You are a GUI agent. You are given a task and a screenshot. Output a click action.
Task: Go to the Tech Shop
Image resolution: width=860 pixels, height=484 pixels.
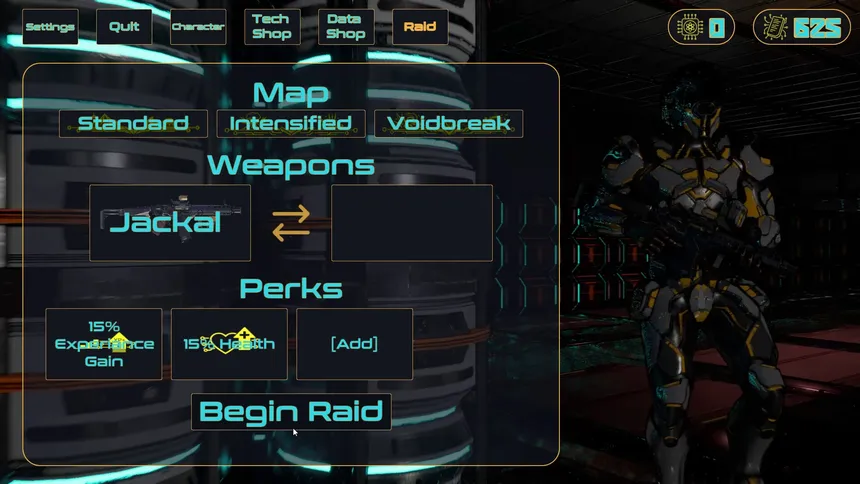click(x=272, y=27)
